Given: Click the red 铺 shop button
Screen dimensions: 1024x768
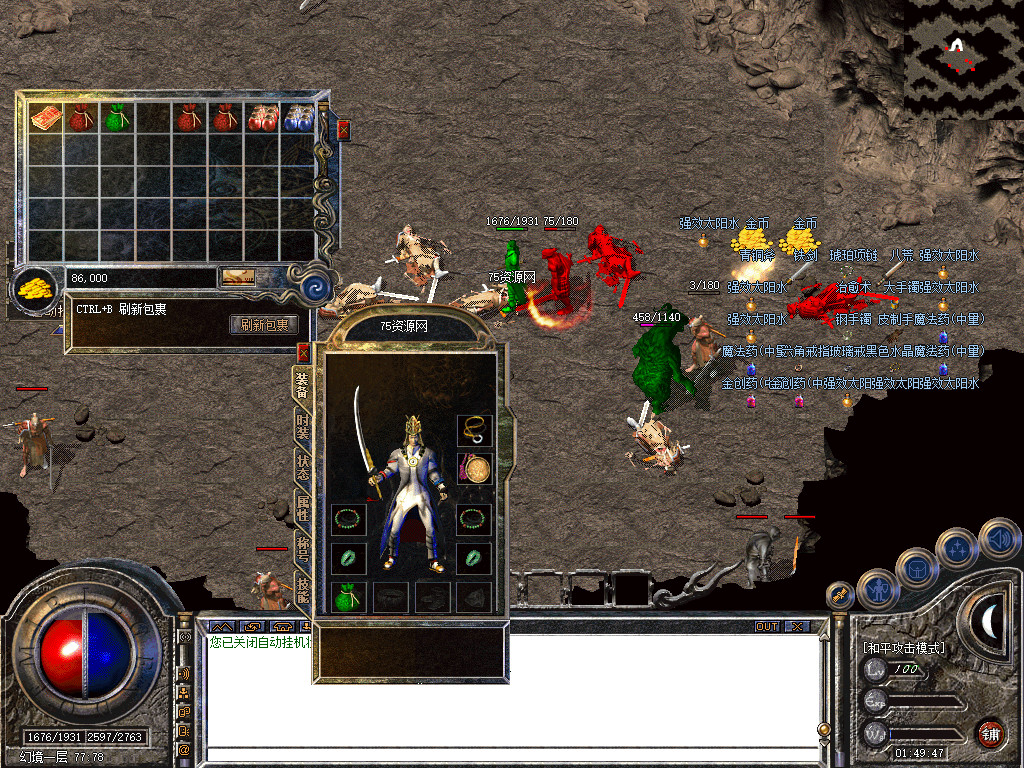Looking at the screenshot, I should [990, 733].
